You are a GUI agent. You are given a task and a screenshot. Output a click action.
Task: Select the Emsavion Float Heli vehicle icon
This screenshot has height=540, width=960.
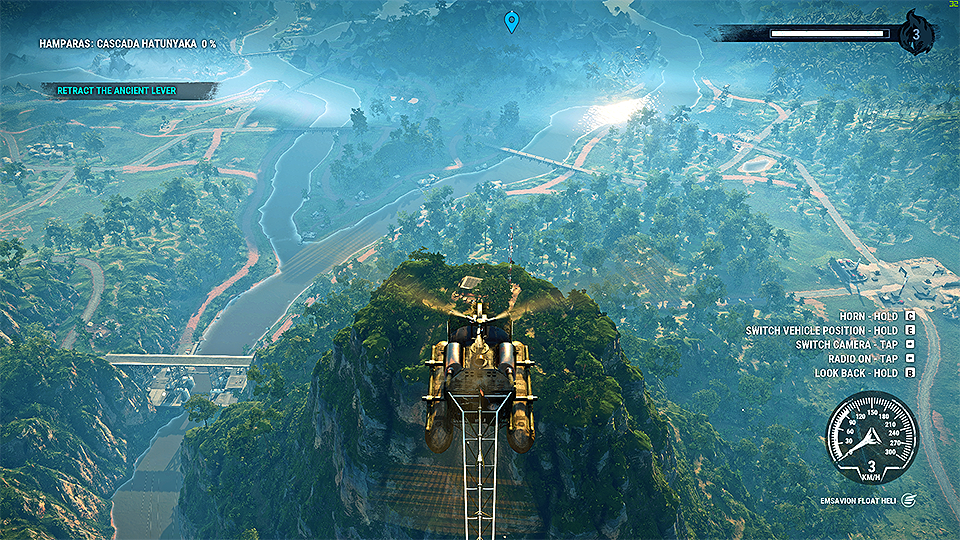(906, 499)
